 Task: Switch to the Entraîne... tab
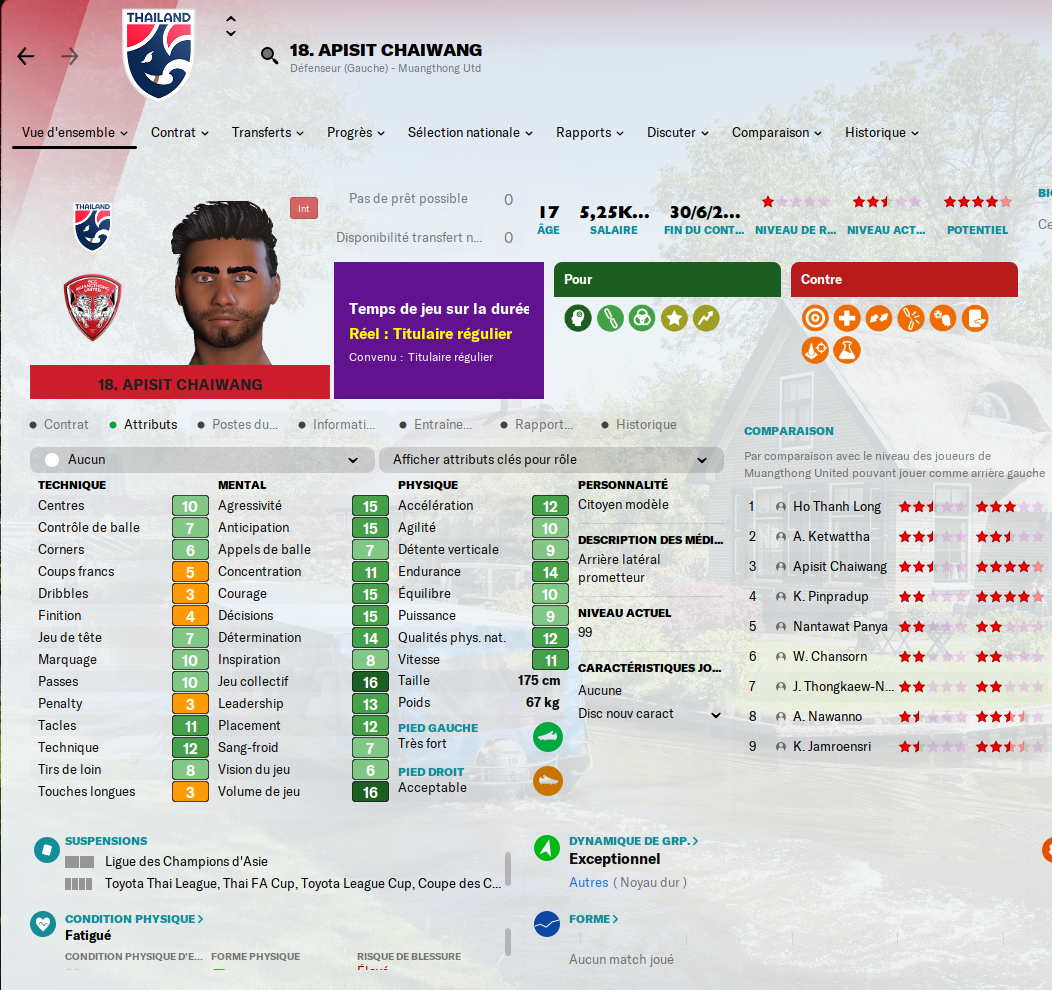click(x=442, y=424)
